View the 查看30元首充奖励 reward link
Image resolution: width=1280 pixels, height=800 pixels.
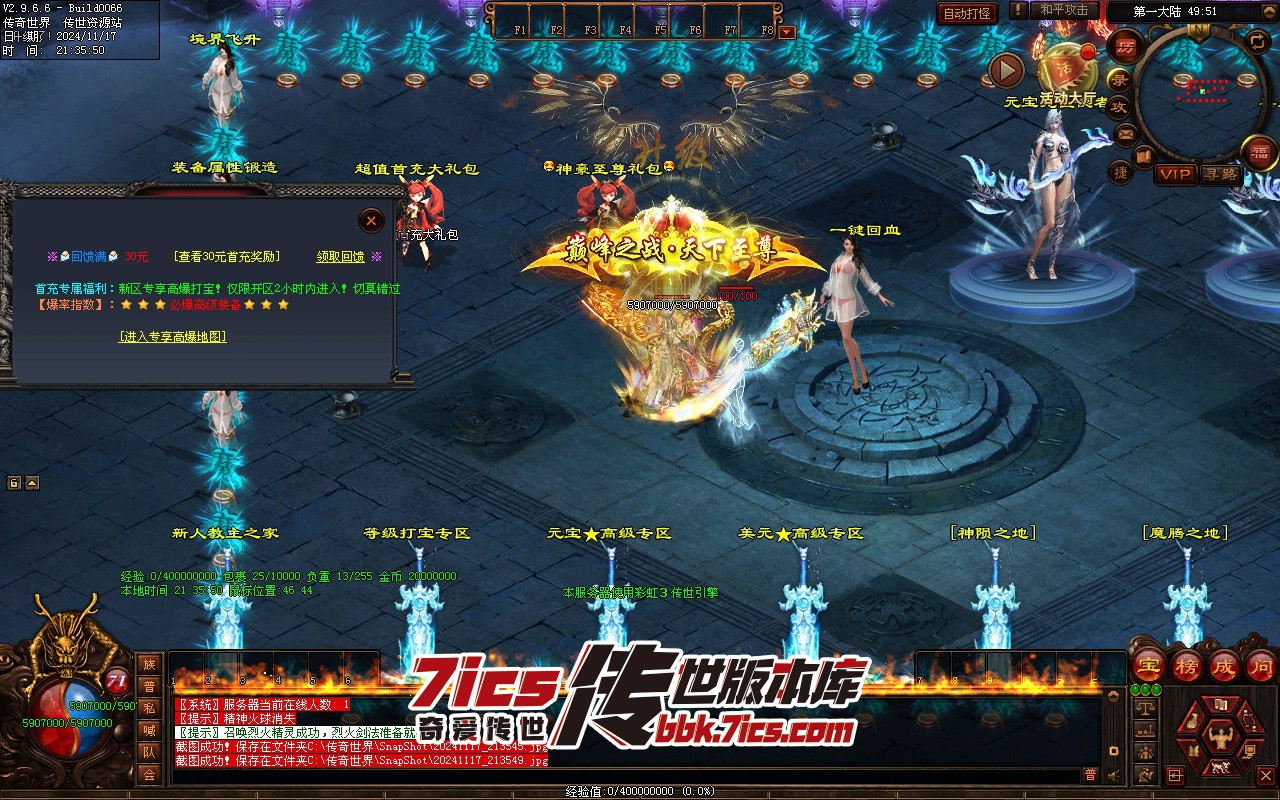click(226, 257)
